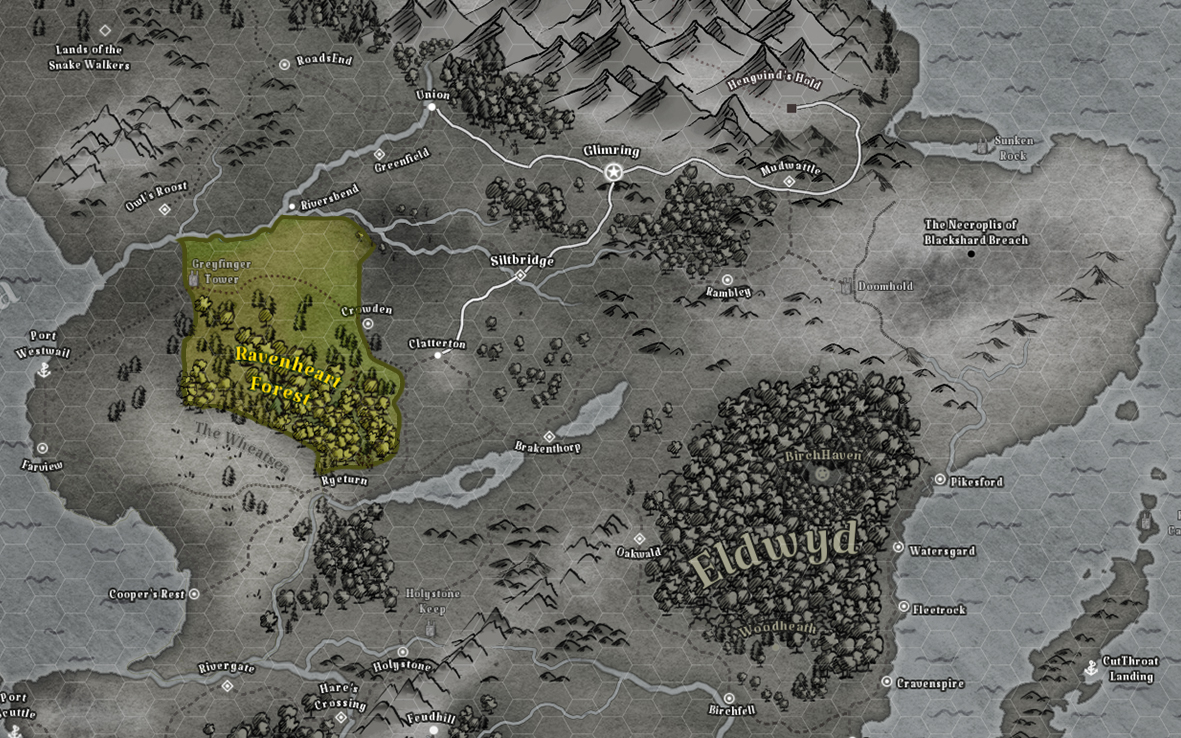This screenshot has height=738, width=1181.
Task: Click the Oakwald diamond marker
Action: [639, 539]
